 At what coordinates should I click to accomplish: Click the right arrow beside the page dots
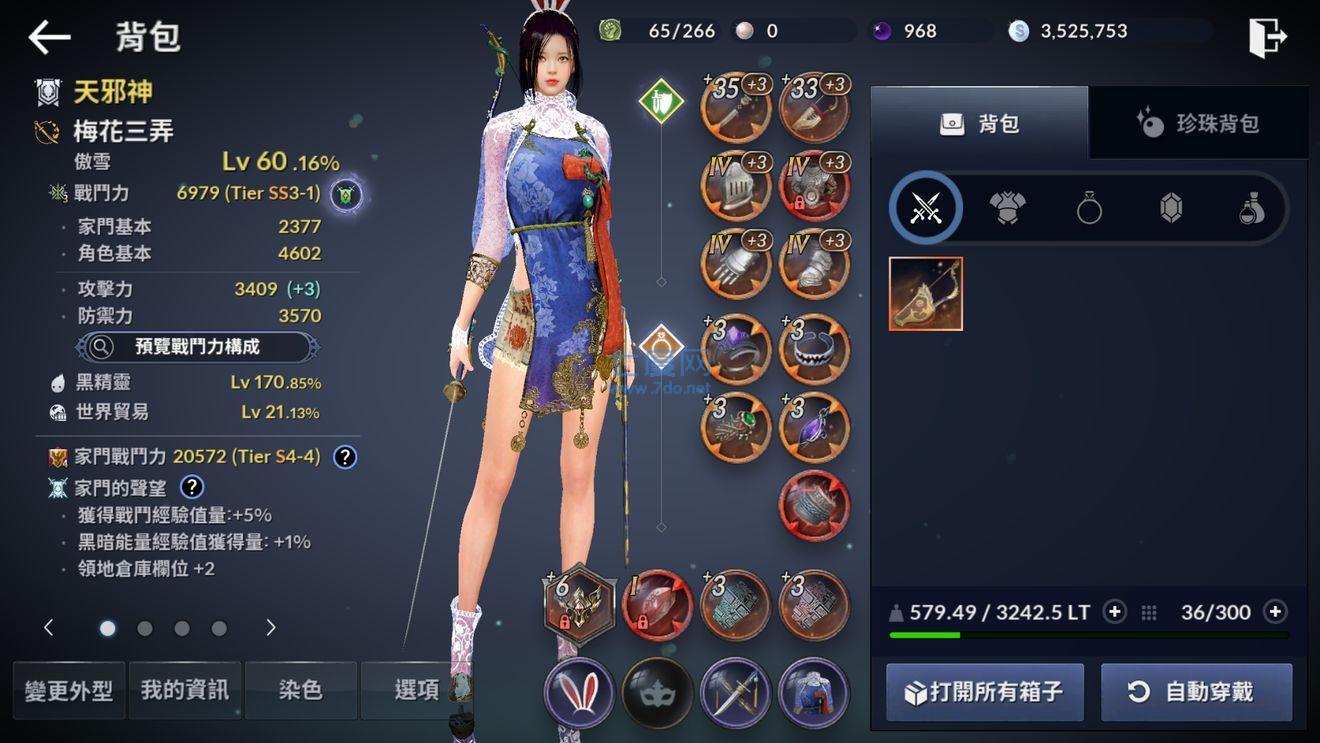[x=270, y=629]
